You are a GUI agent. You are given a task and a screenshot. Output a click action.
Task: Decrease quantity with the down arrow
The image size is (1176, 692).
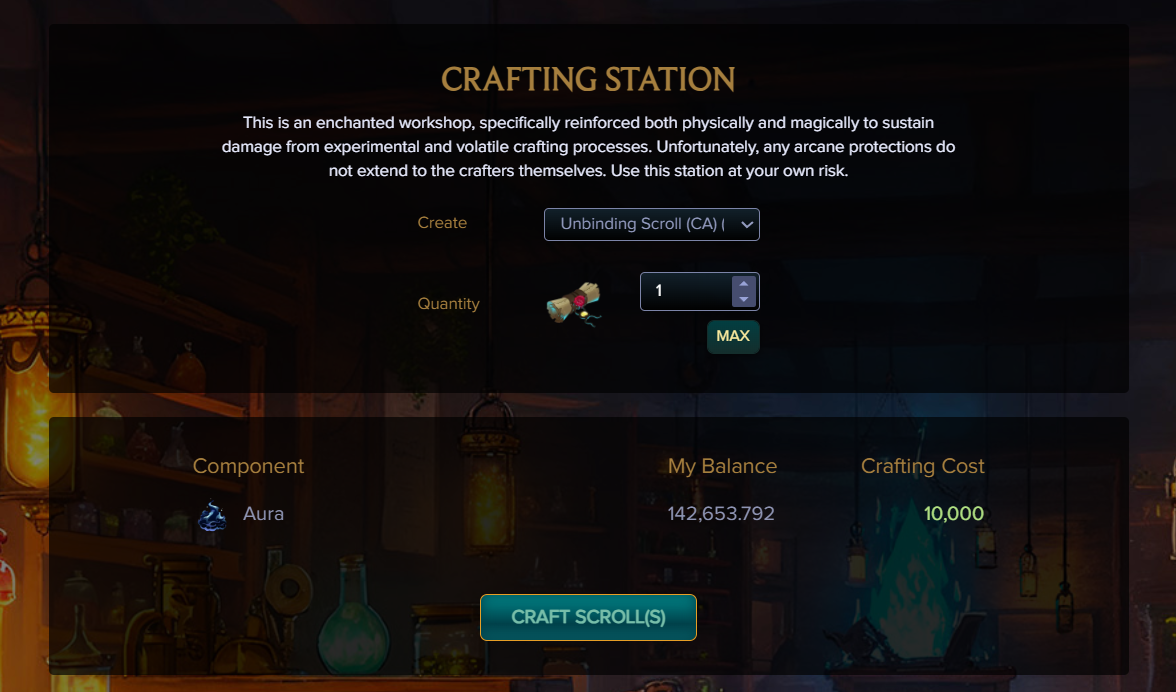pos(742,299)
